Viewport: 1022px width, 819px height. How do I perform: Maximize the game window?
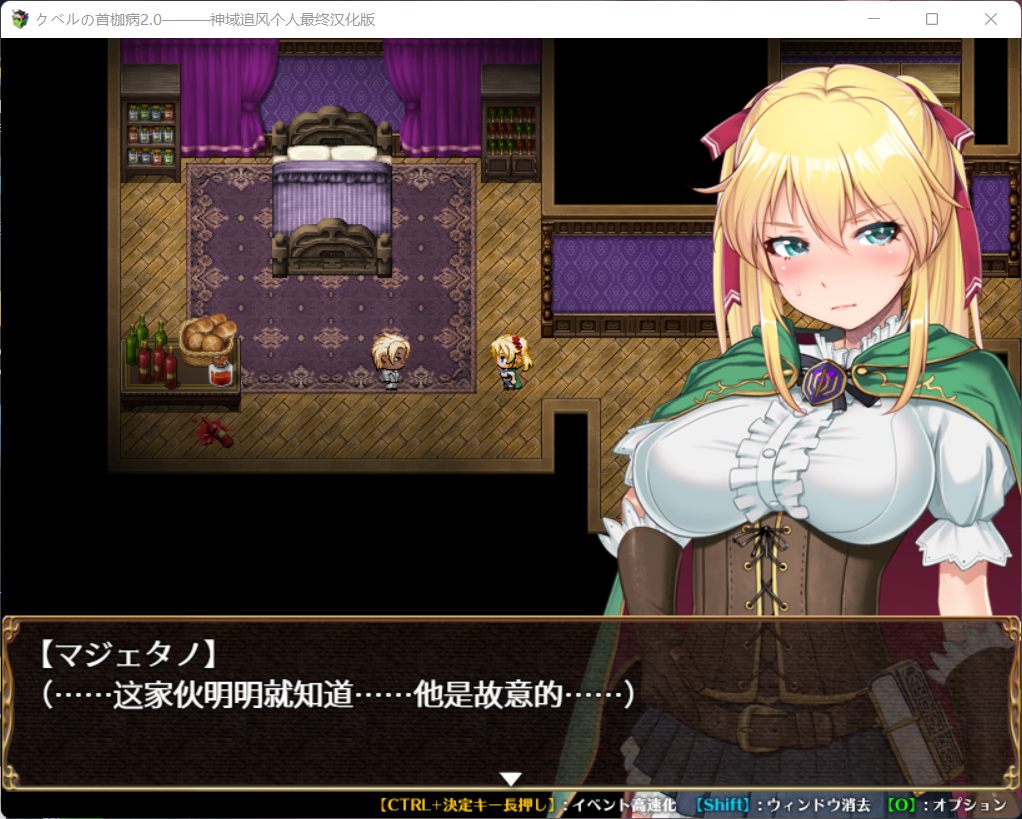(x=932, y=19)
